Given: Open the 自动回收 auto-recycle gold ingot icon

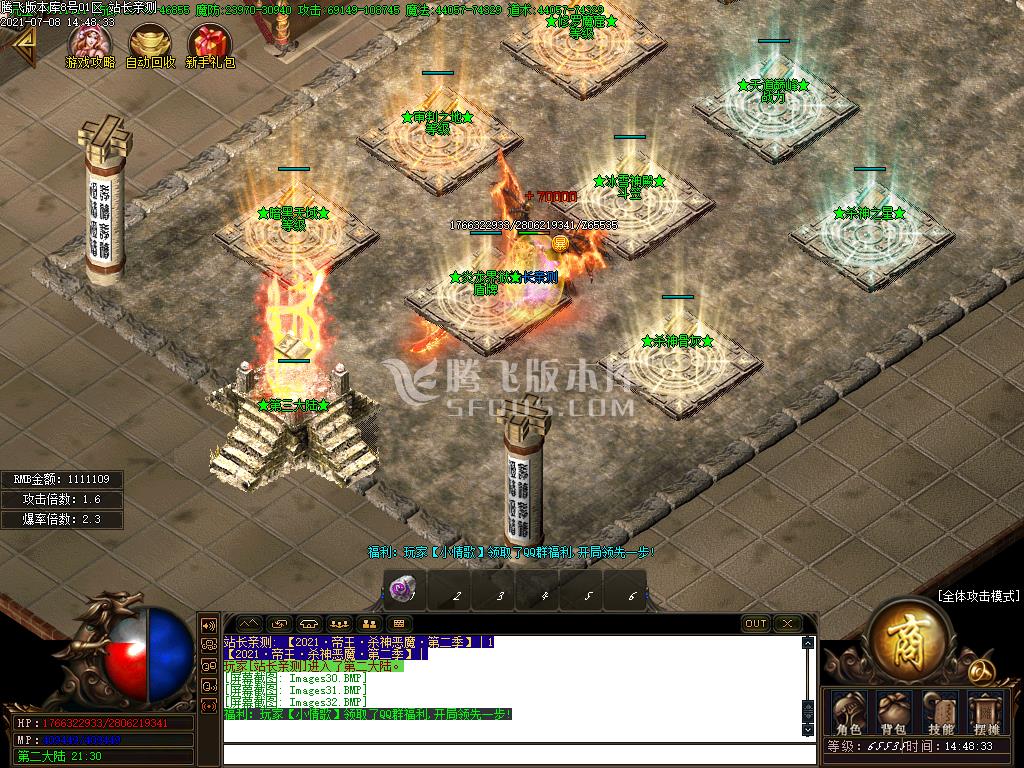Looking at the screenshot, I should tap(151, 42).
